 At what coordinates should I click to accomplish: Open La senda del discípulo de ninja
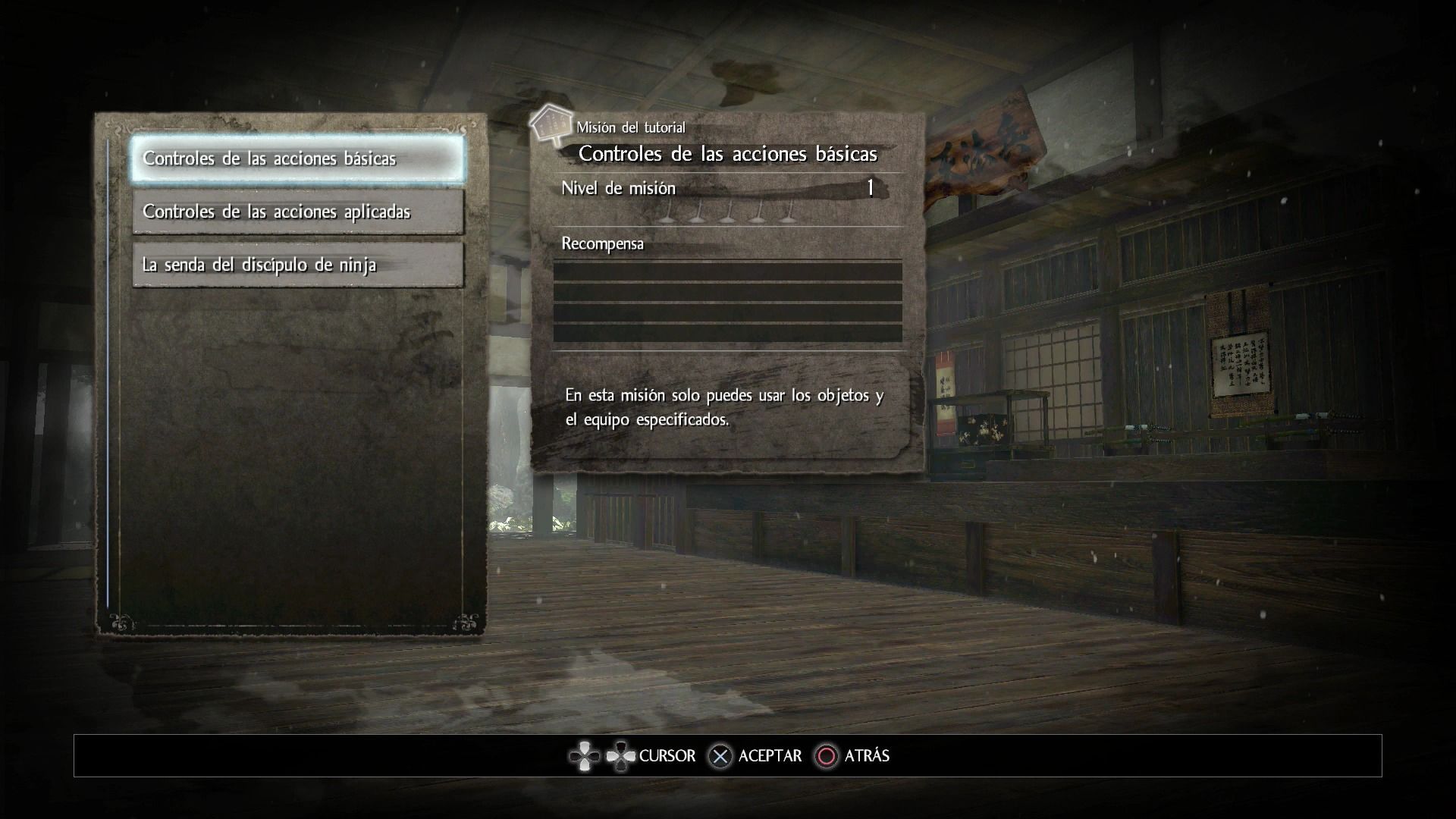coord(297,265)
